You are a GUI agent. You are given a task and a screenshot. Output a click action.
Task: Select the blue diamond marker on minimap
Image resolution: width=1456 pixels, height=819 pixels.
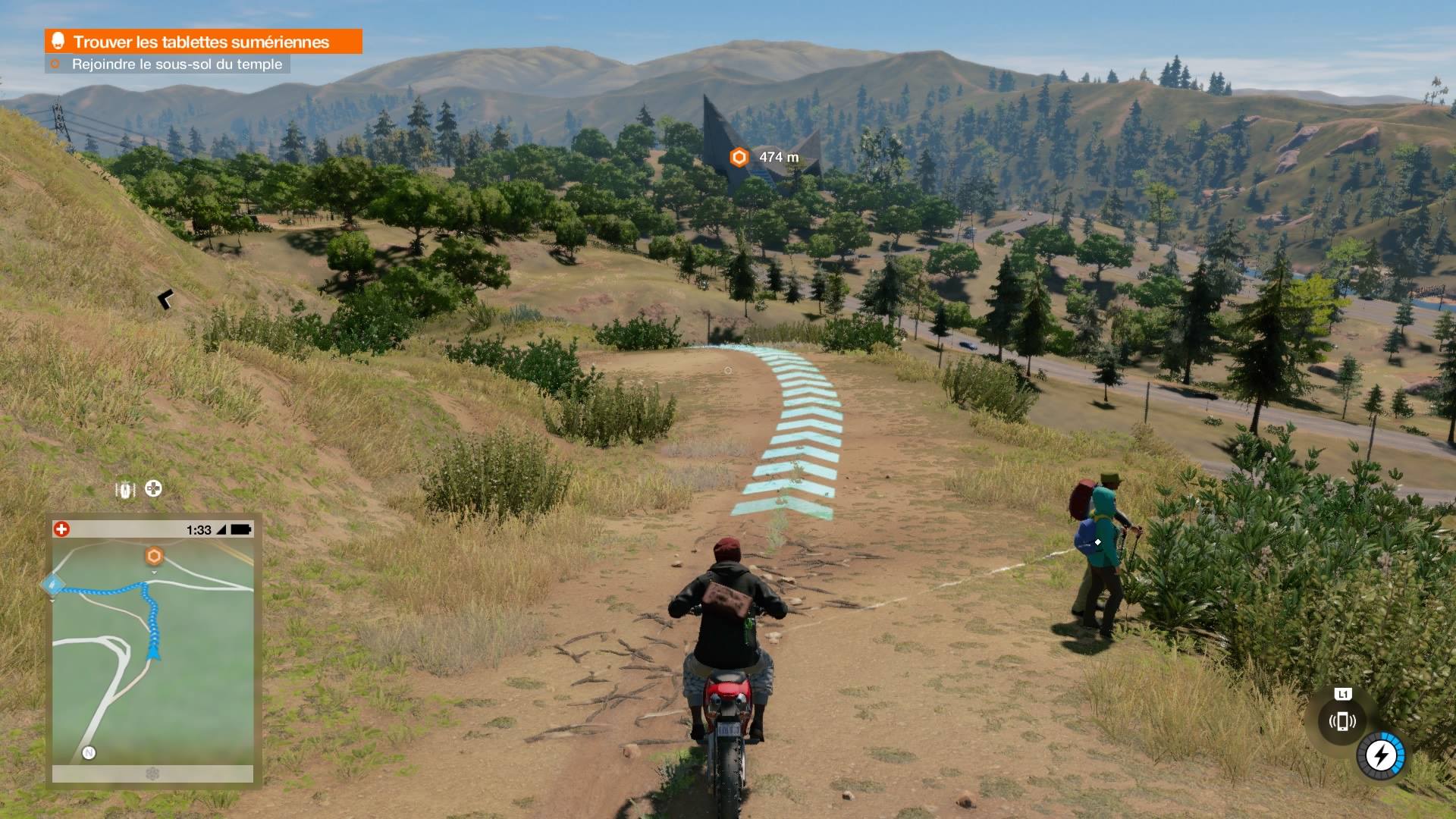click(52, 585)
